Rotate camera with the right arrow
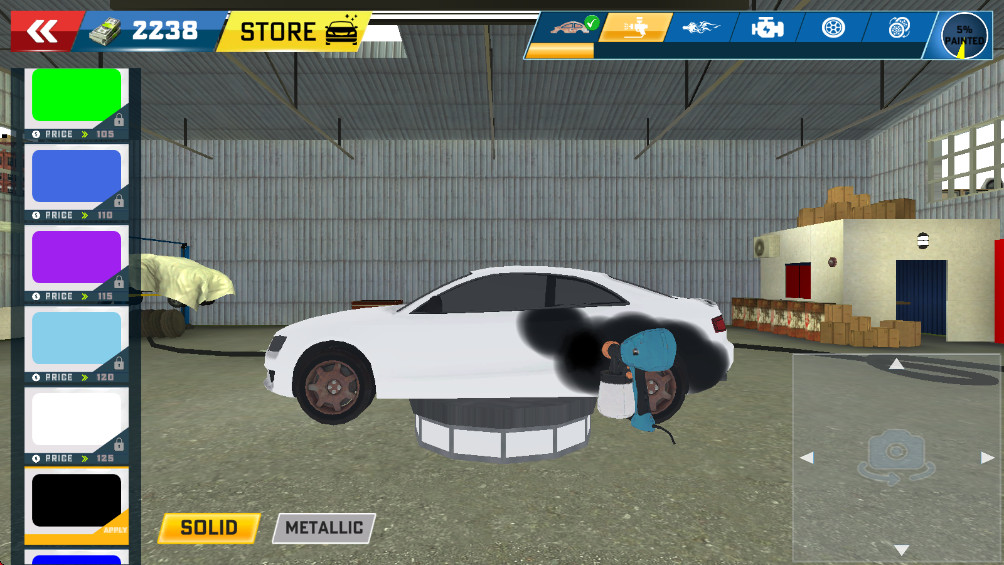The width and height of the screenshot is (1004, 565). point(988,458)
